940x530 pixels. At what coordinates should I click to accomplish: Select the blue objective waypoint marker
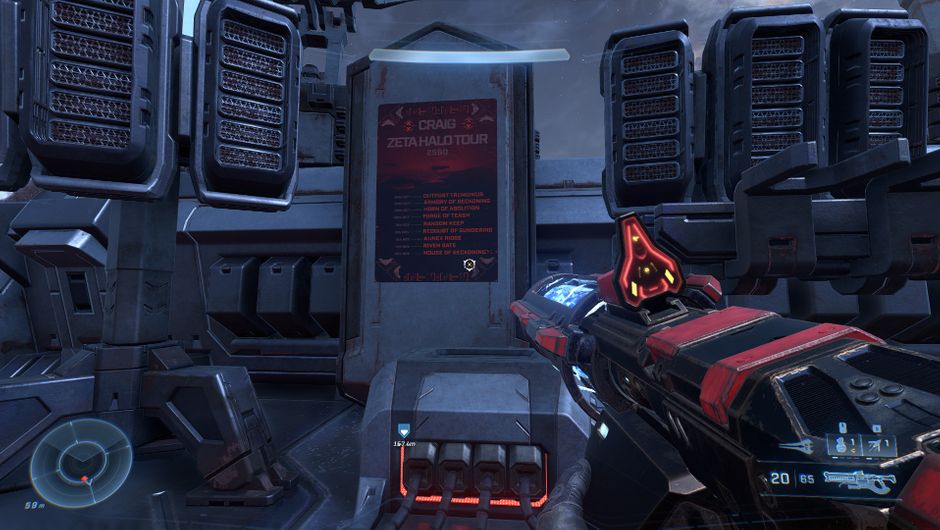pos(405,430)
